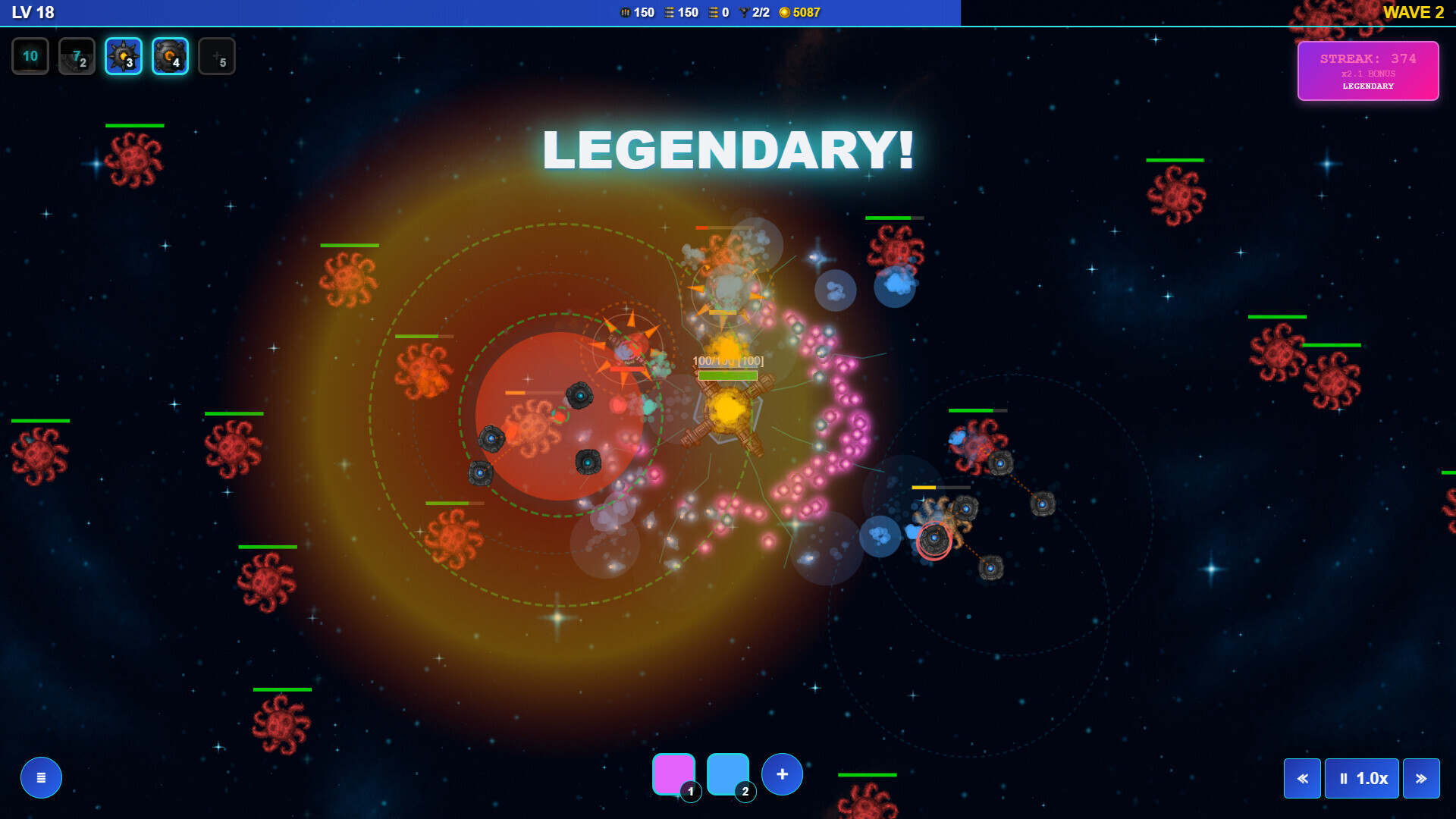
Task: Expand the loadout with the plus button
Action: point(782,773)
